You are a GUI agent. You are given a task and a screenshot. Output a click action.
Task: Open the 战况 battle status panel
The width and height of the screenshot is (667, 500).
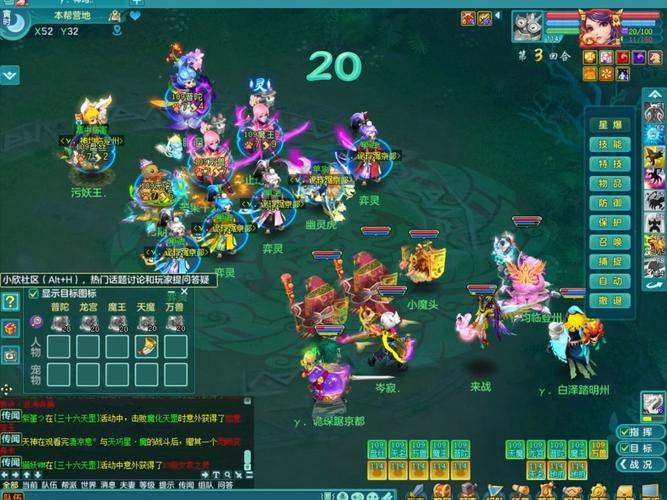pyautogui.click(x=640, y=464)
